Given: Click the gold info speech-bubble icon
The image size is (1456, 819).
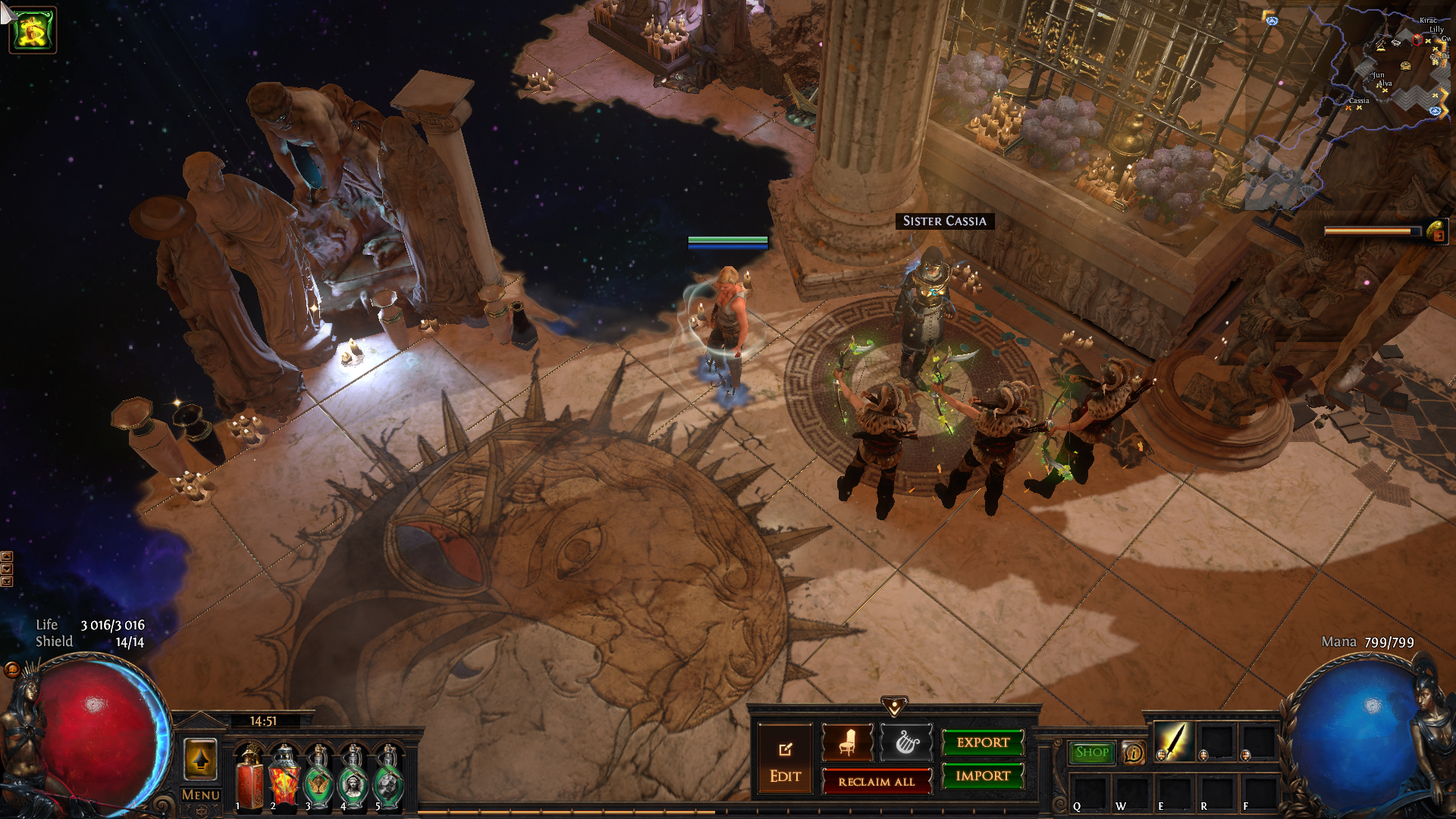Looking at the screenshot, I should [1133, 752].
